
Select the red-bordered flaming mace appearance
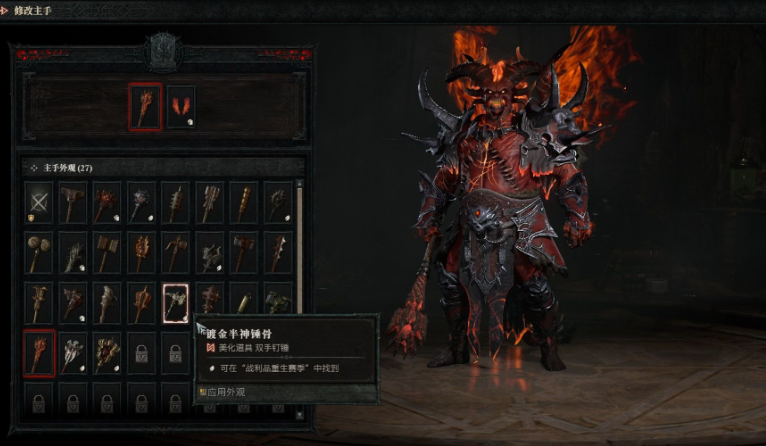pos(39,352)
